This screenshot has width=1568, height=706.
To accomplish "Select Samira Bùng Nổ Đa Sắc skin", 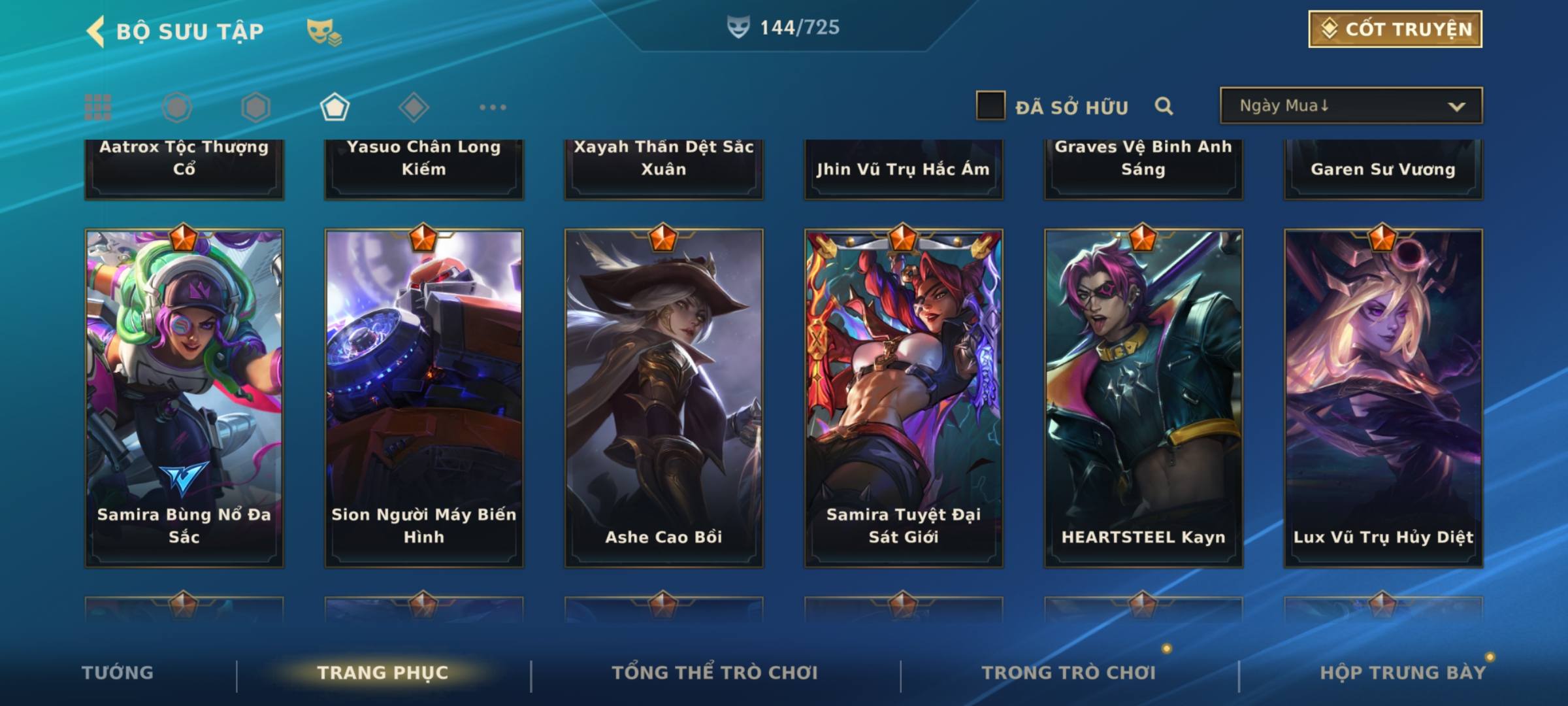I will (x=184, y=397).
